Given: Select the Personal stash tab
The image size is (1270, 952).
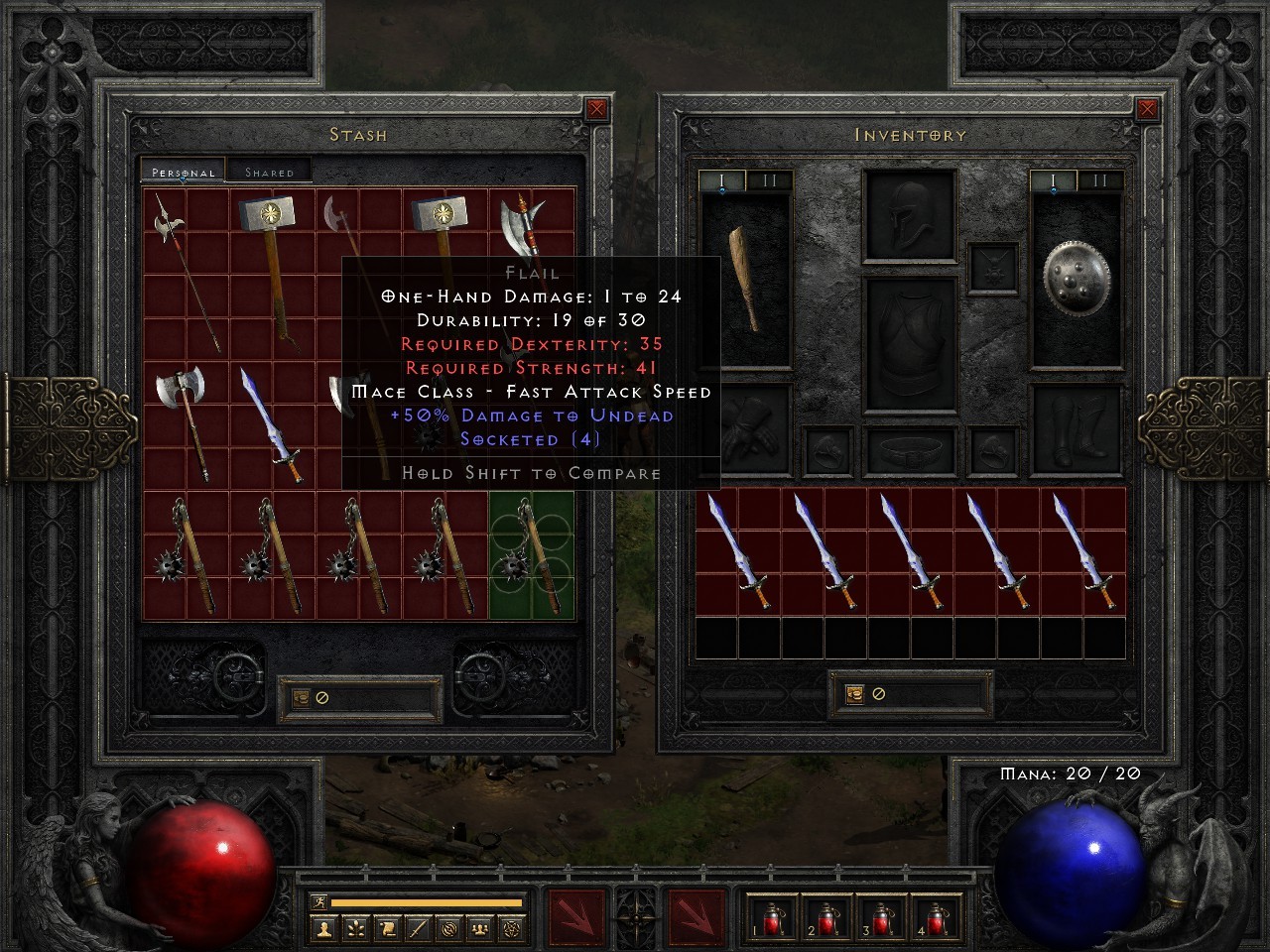Looking at the screenshot, I should click(181, 171).
